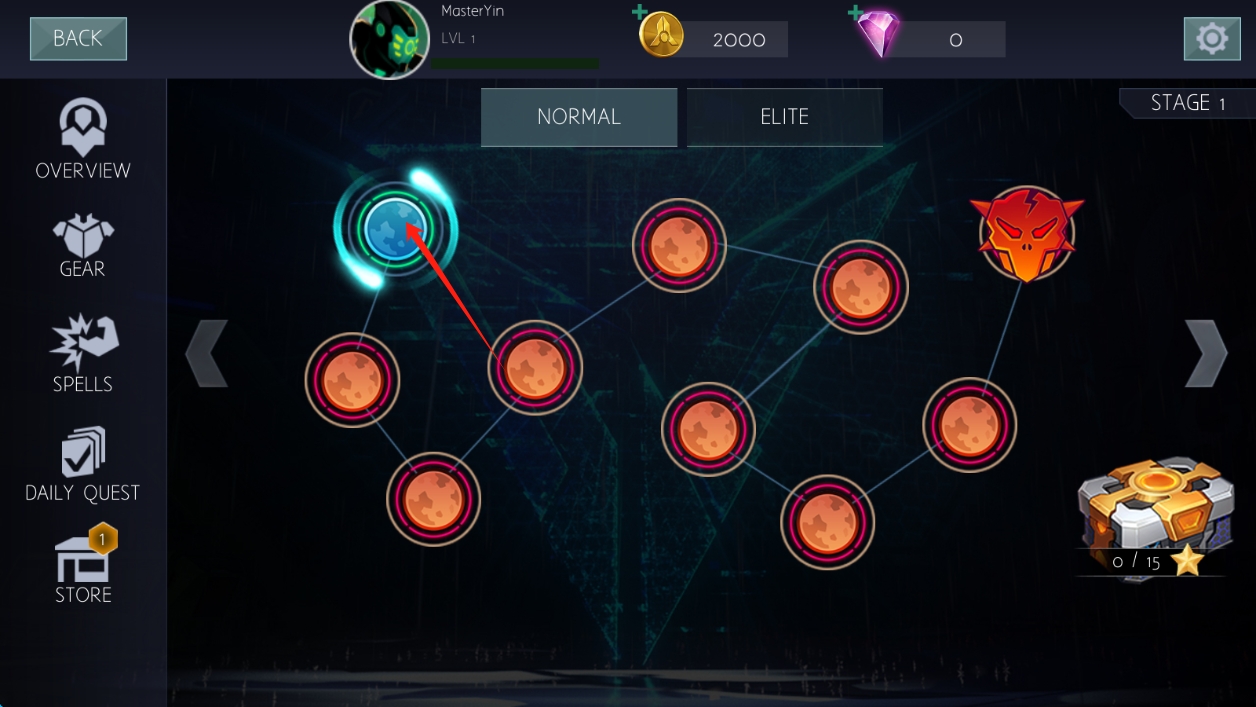The width and height of the screenshot is (1256, 707).
Task: Open settings via the gear icon
Action: coord(1211,39)
